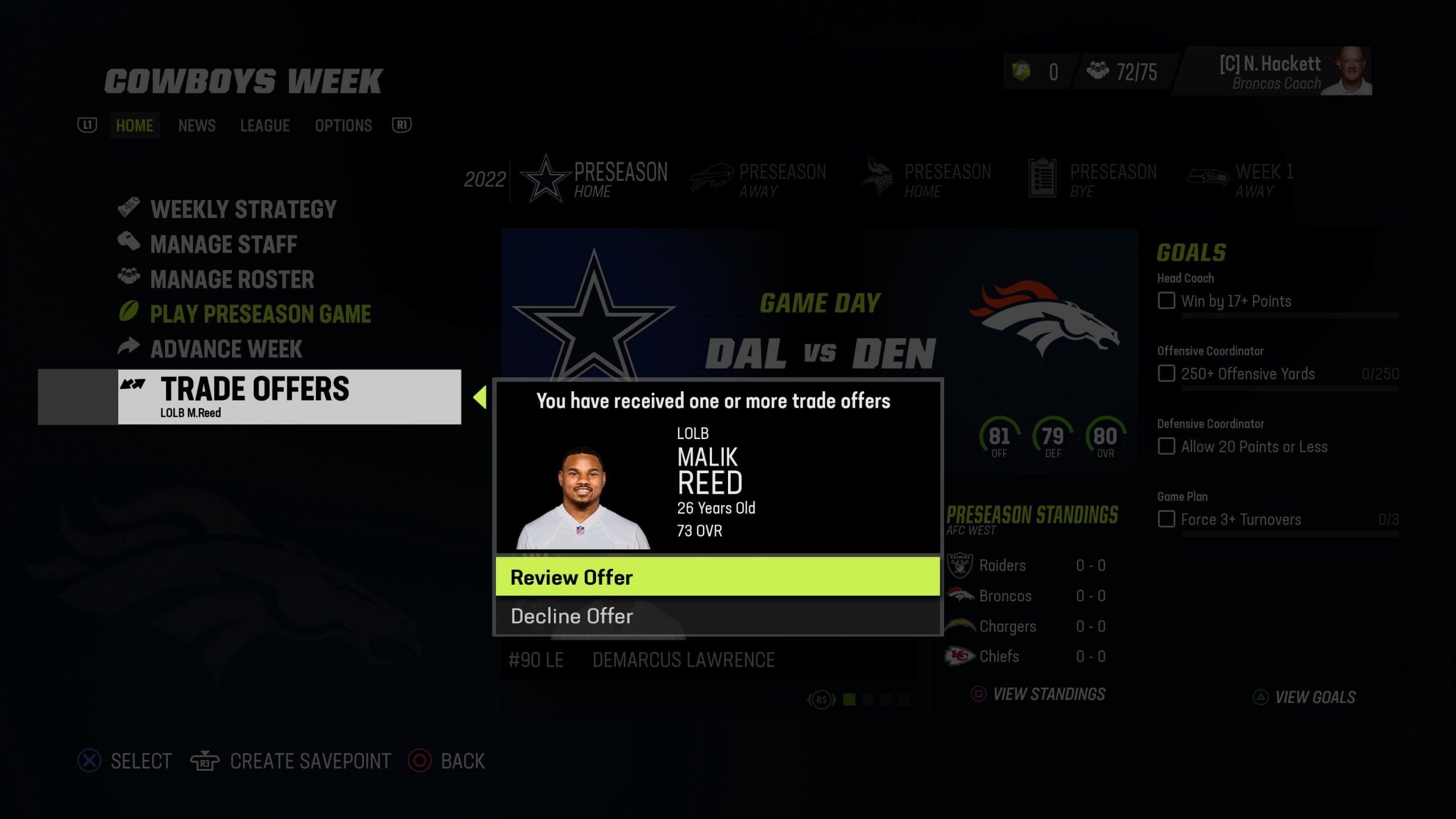Go to Manage Staff

[x=224, y=245]
